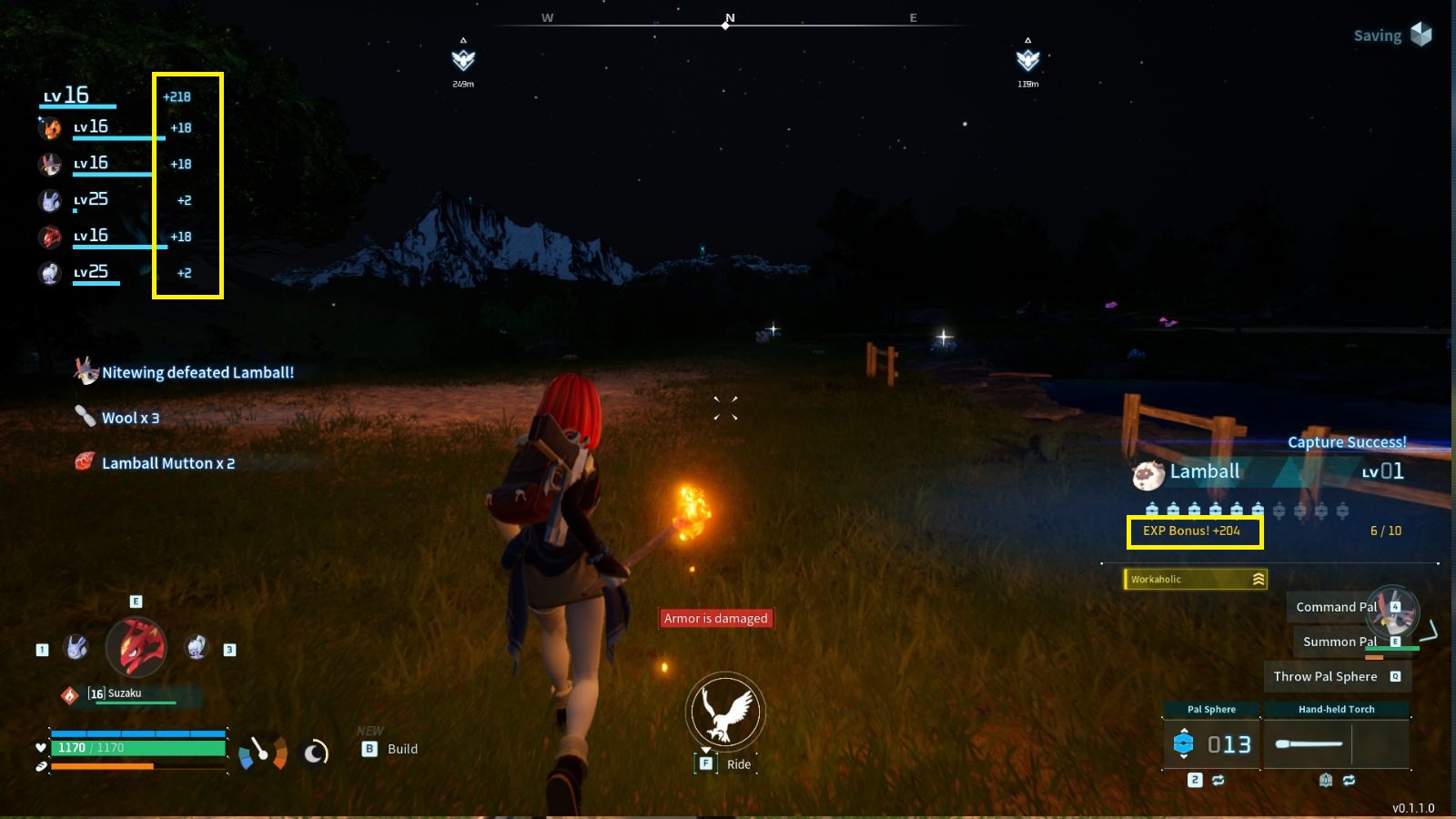Click the first party pal icon
Image resolution: width=1456 pixels, height=819 pixels.
50,128
